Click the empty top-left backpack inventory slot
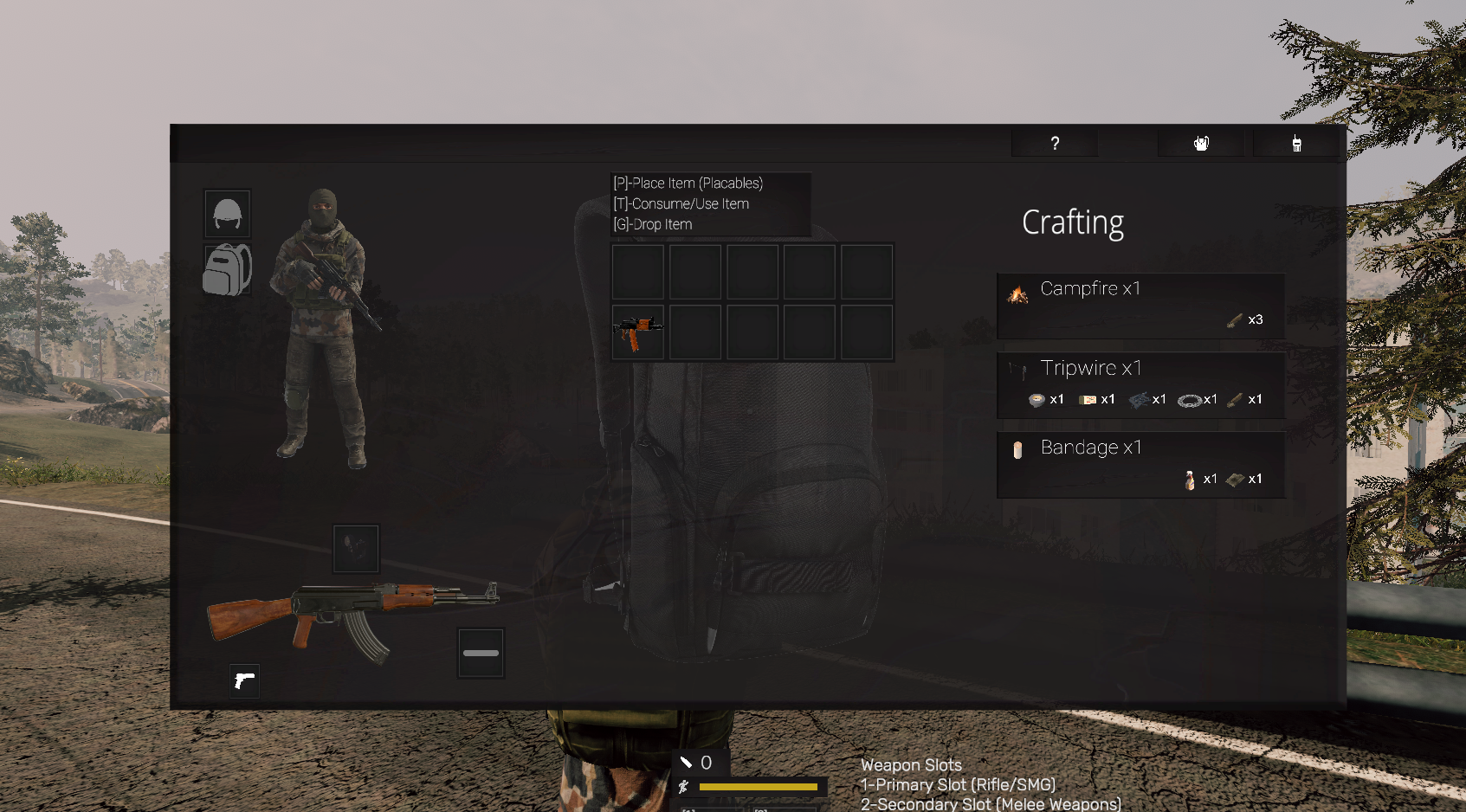The image size is (1466, 812). coord(637,271)
